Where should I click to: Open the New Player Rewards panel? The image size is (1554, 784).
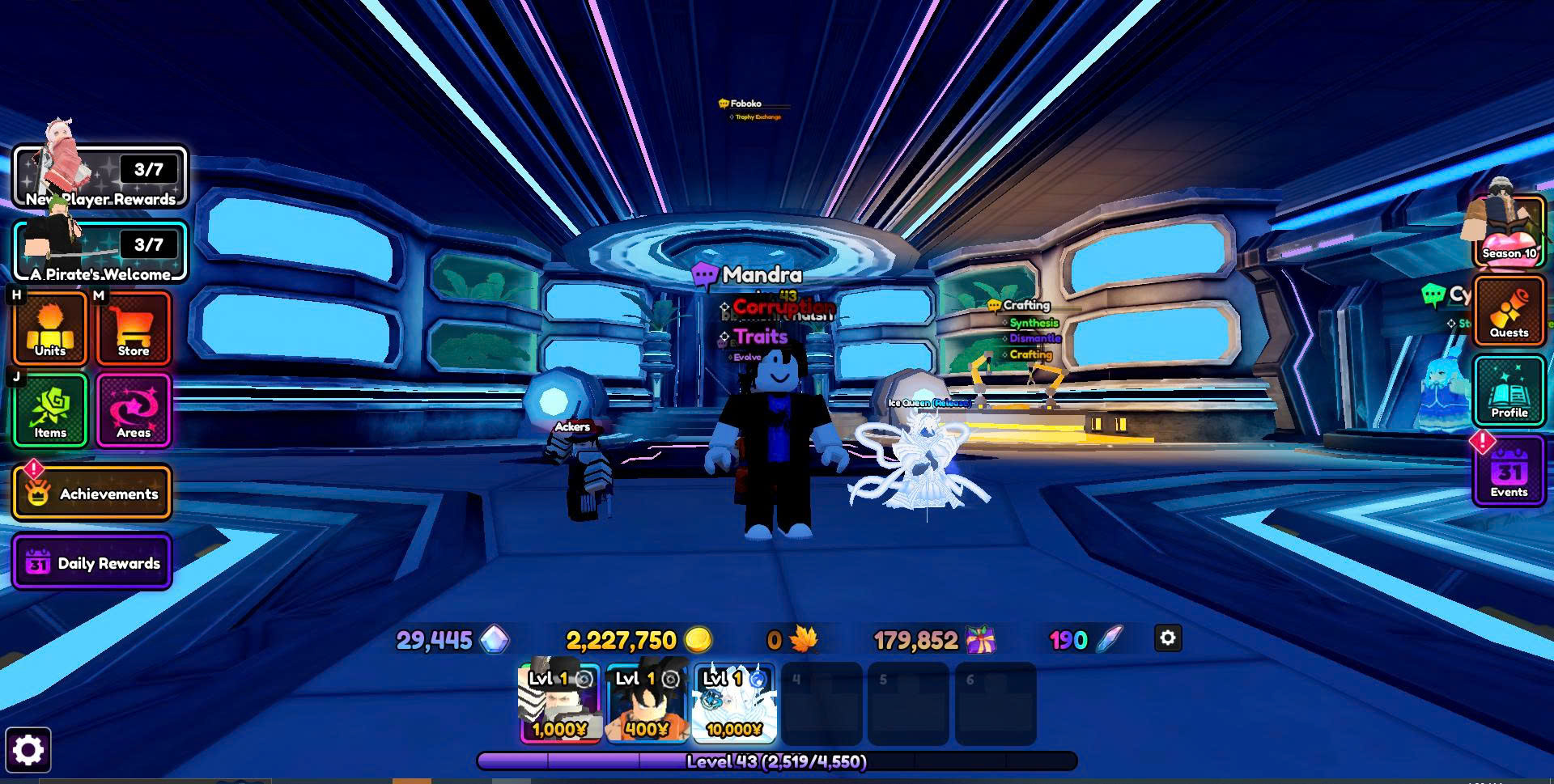tap(100, 177)
